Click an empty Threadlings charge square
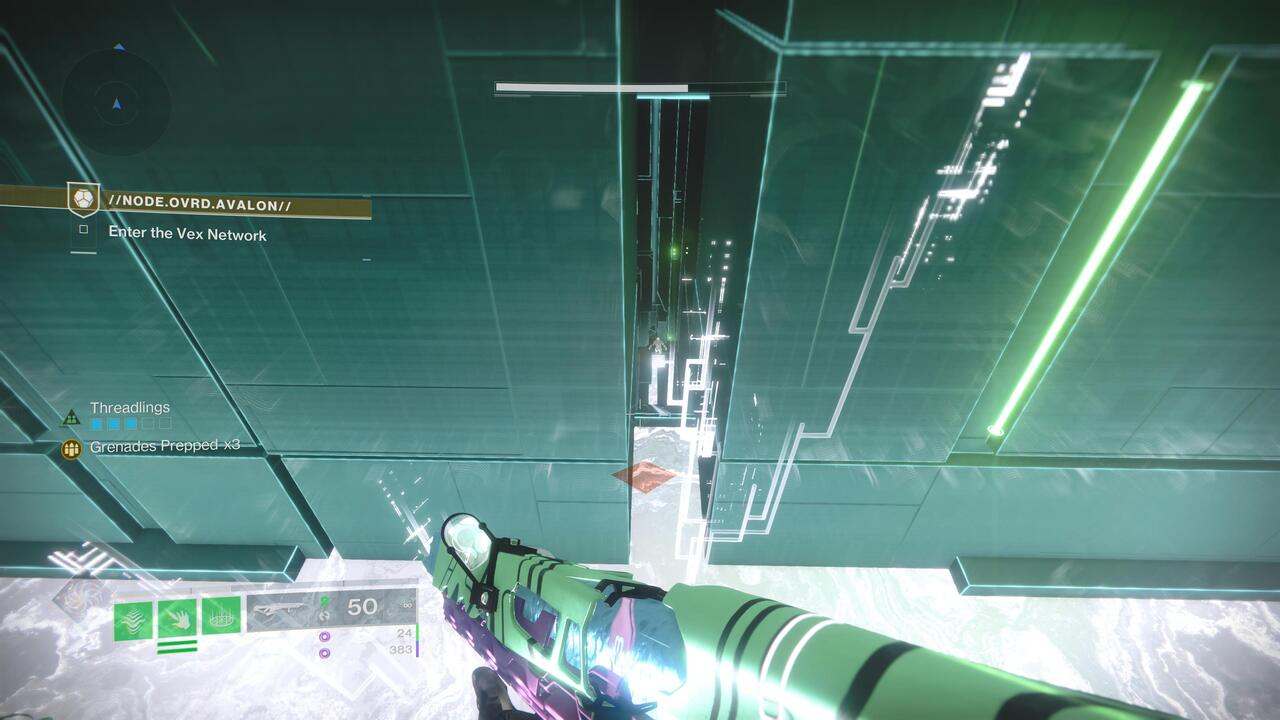Screen dimensions: 1280x720 click(148, 424)
